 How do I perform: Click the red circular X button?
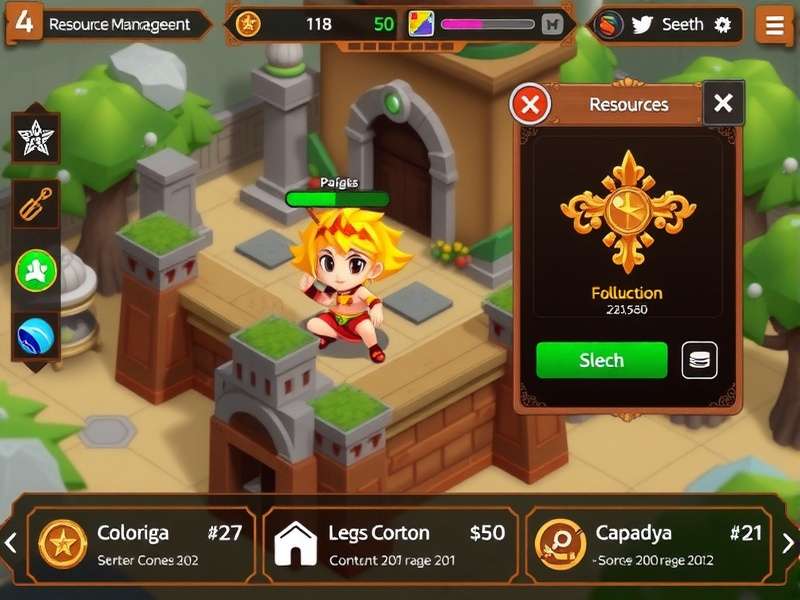point(531,104)
